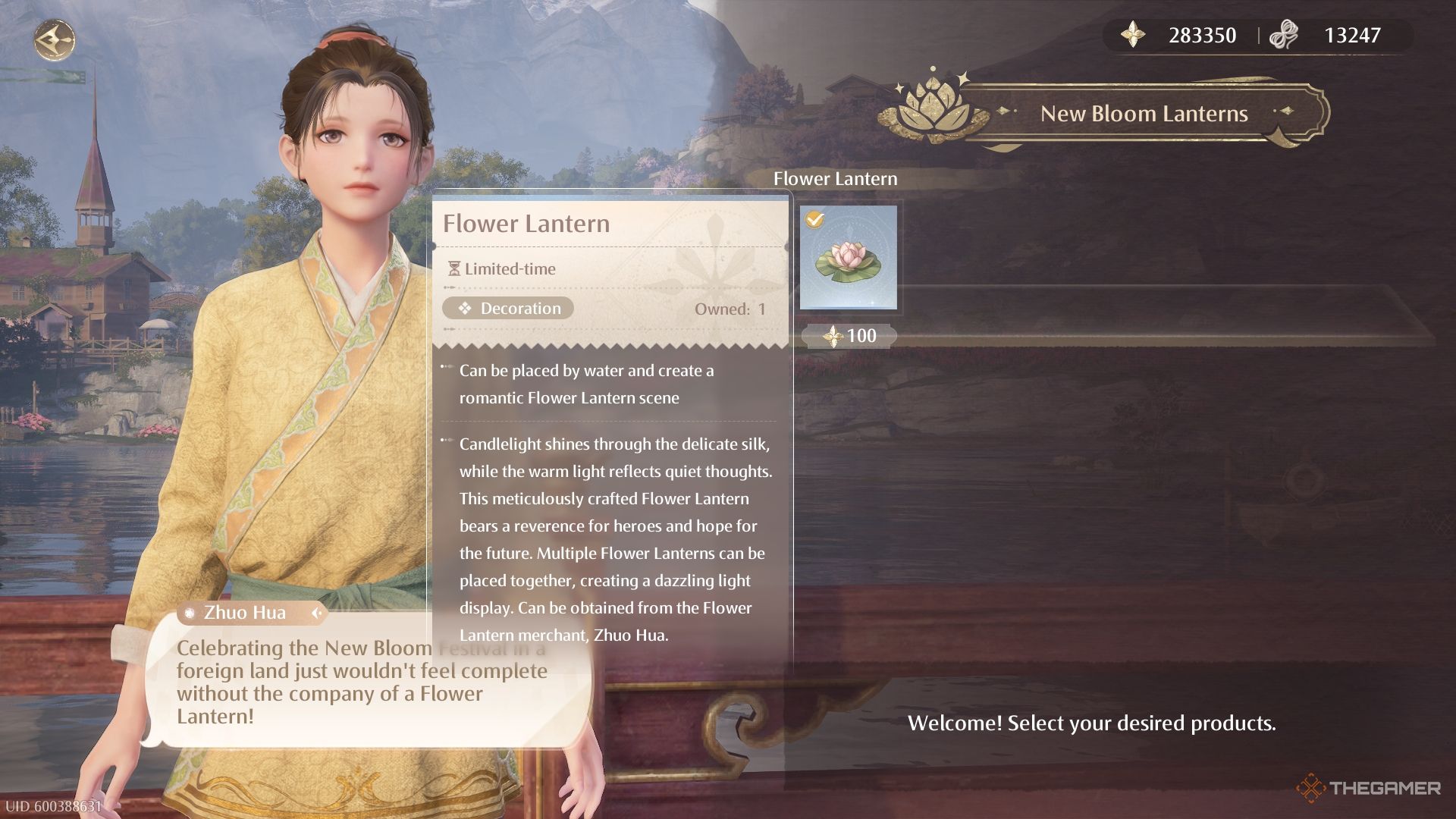Select the Flower Lantern shop item
The width and height of the screenshot is (1456, 819).
click(x=849, y=258)
